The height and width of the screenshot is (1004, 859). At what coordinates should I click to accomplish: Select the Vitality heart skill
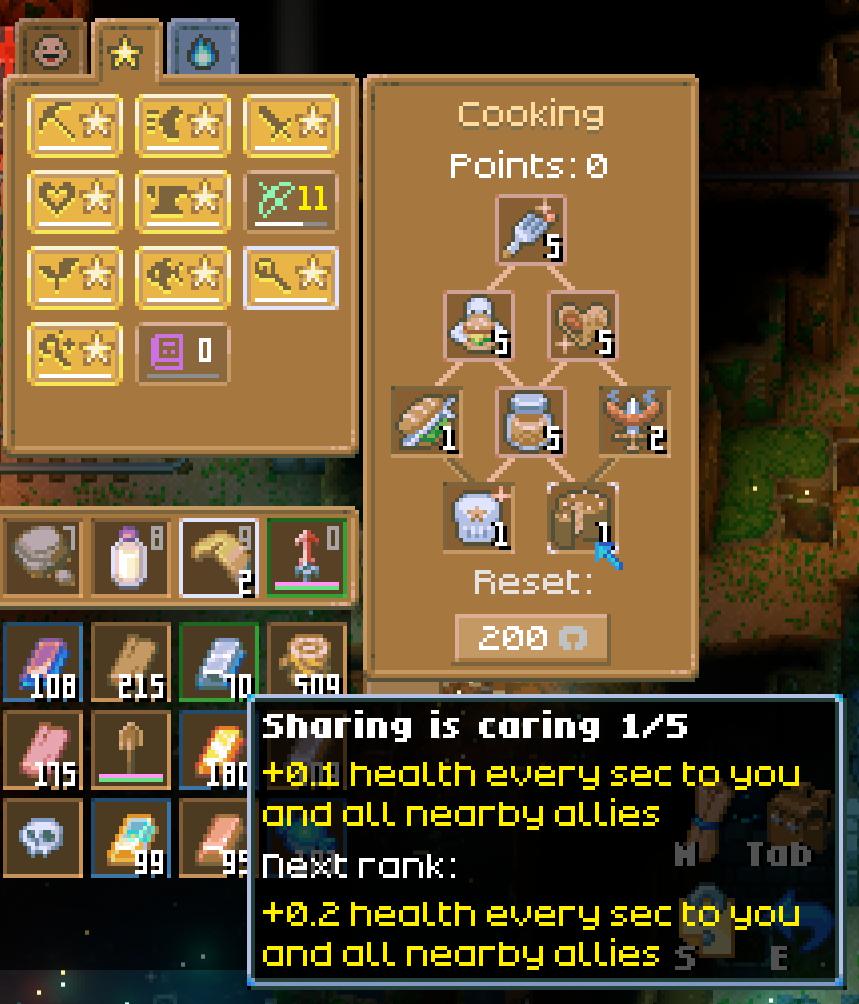[x=75, y=200]
